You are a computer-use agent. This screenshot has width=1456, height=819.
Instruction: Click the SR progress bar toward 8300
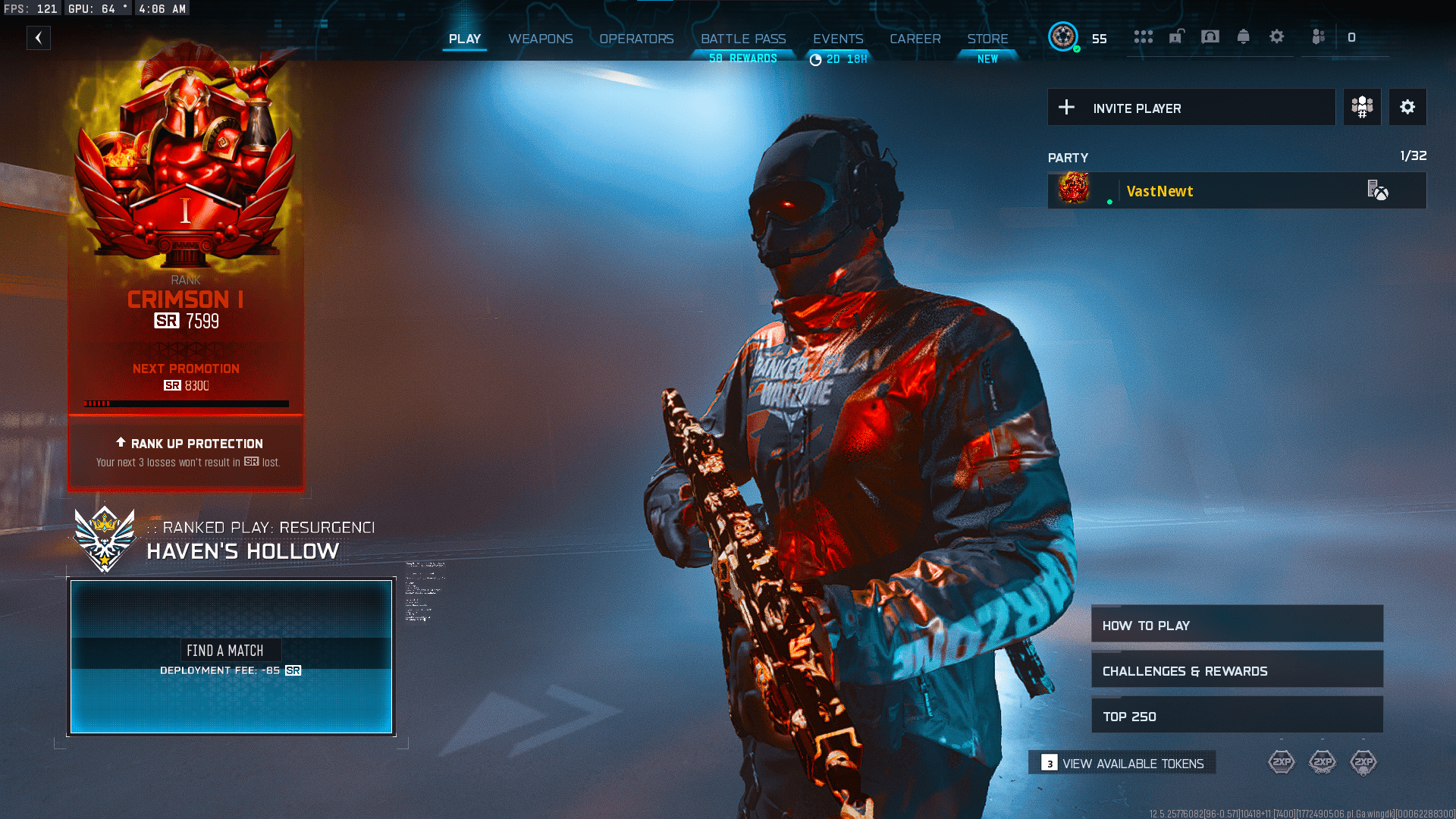pyautogui.click(x=185, y=403)
